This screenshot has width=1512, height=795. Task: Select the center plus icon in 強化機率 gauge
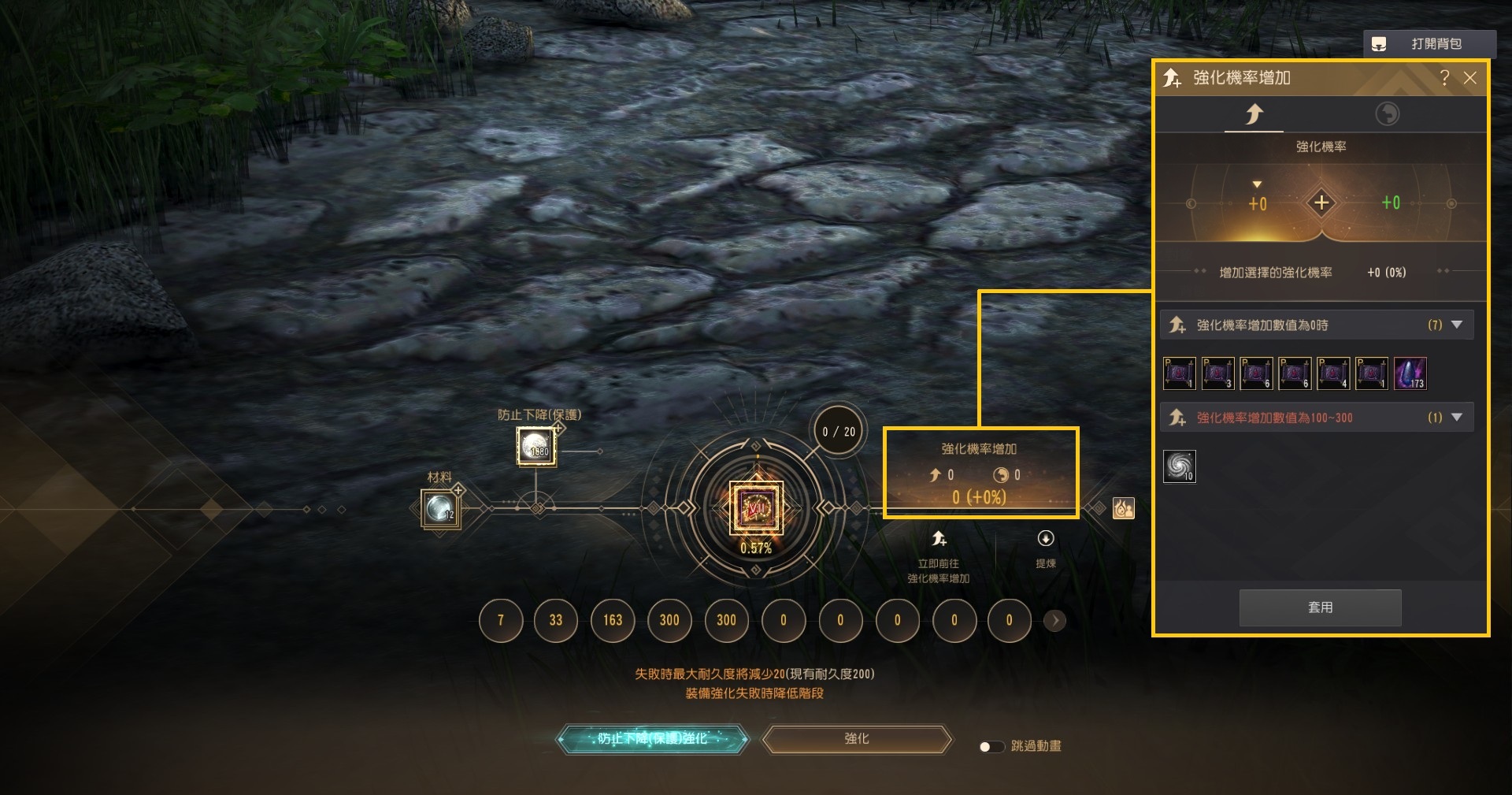point(1321,203)
